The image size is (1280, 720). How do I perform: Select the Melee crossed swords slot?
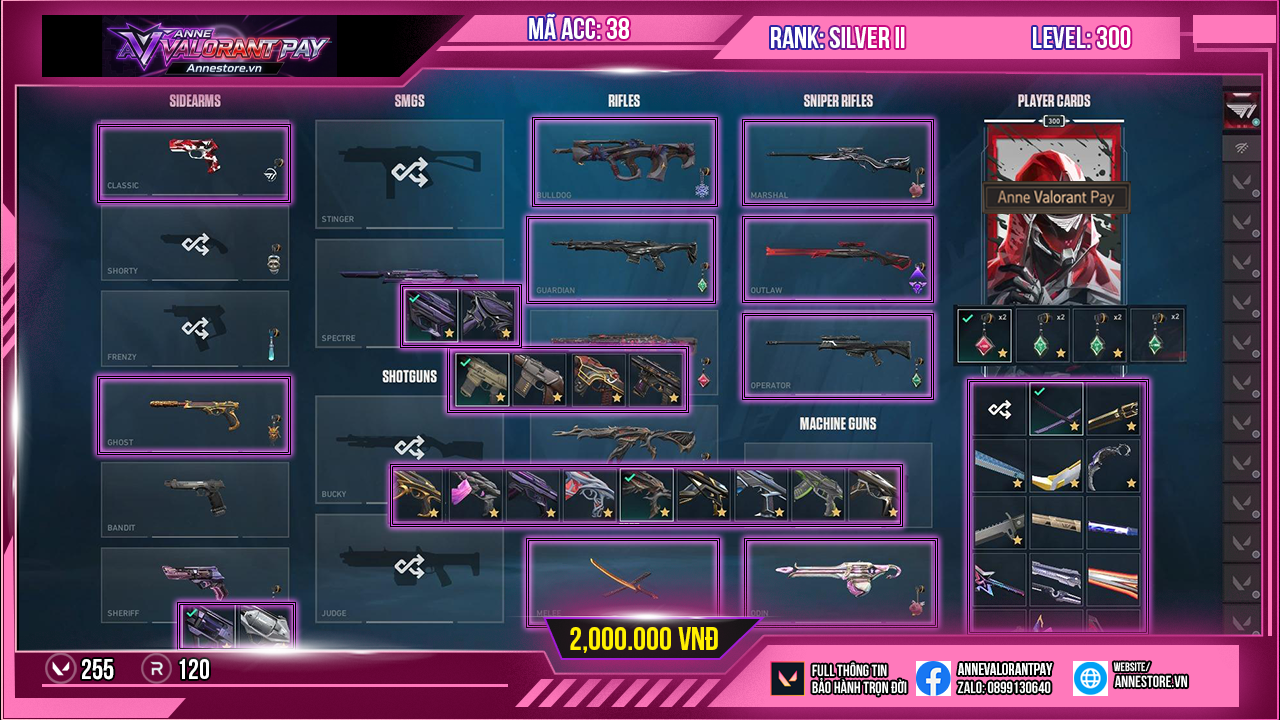[623, 582]
